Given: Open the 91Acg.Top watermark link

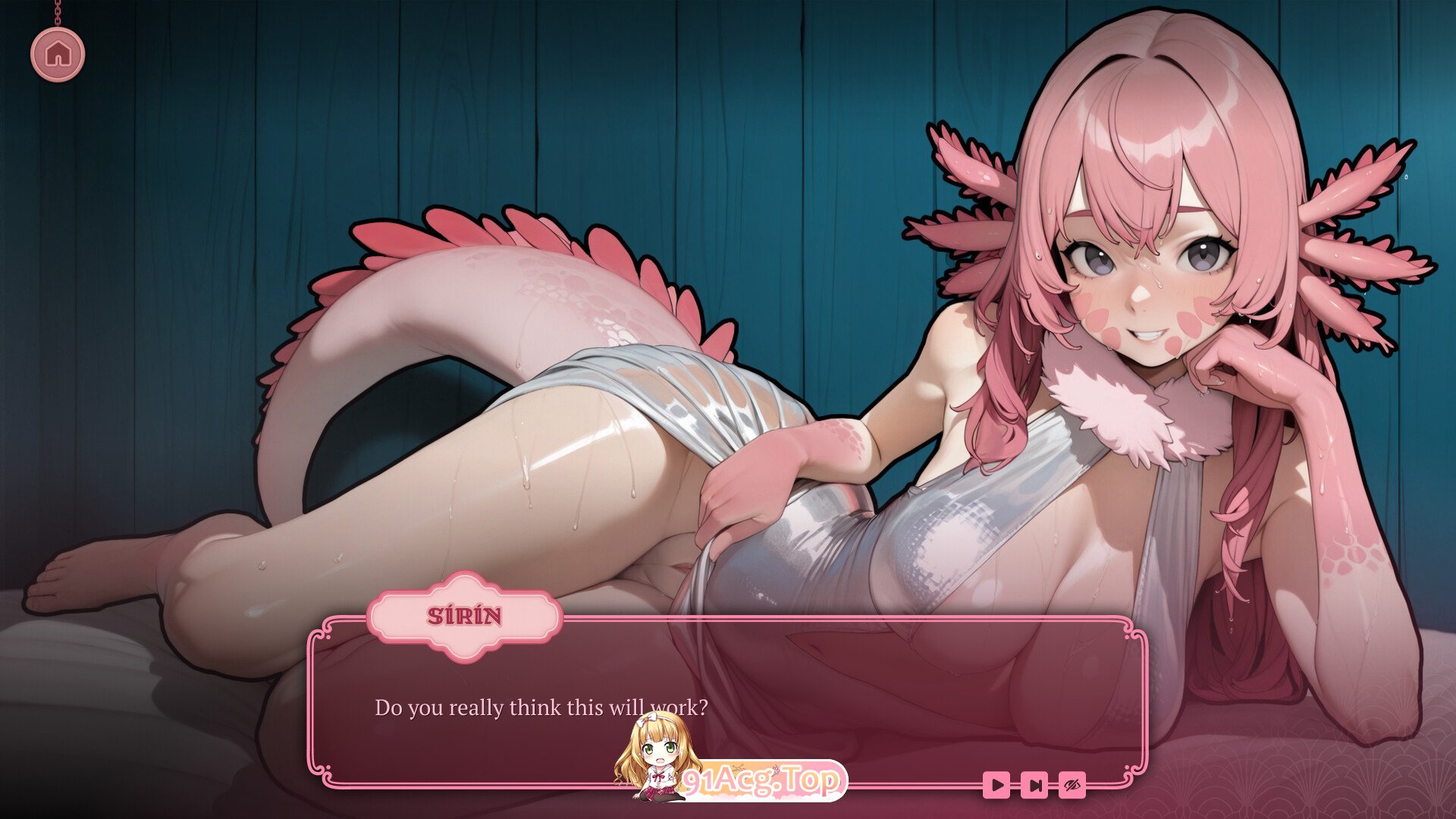Looking at the screenshot, I should (766, 780).
